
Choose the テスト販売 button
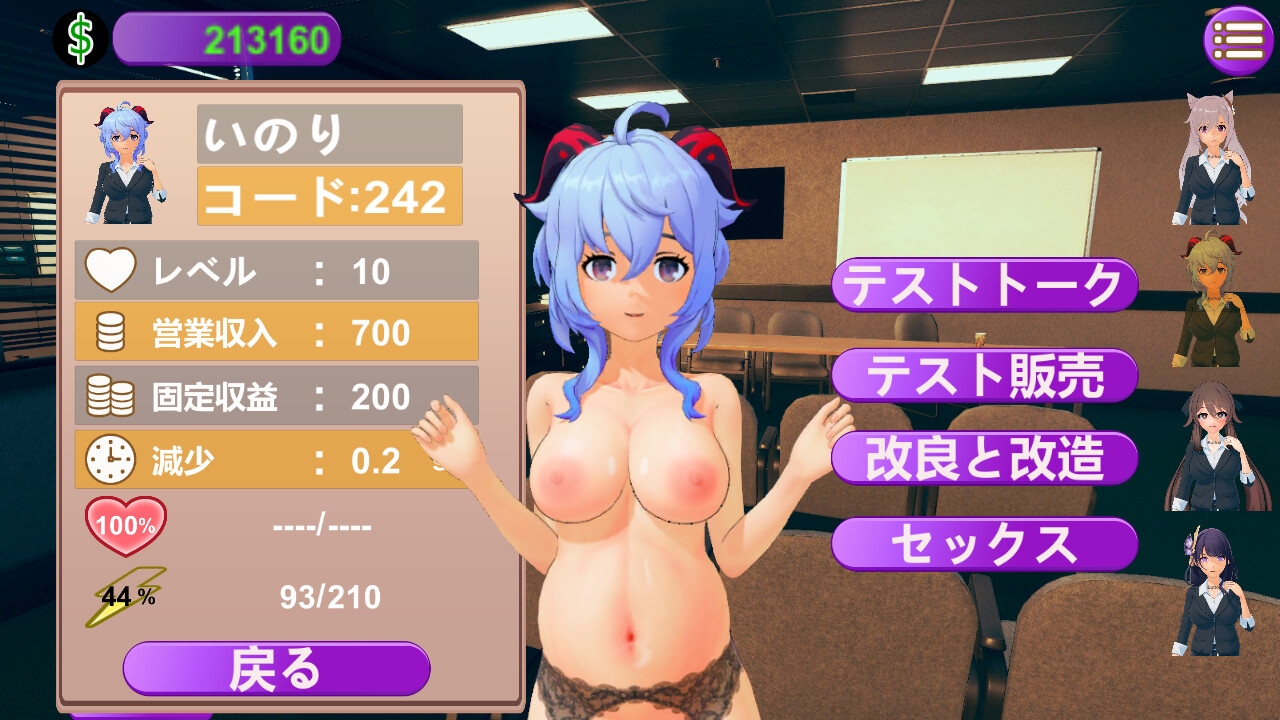[x=984, y=375]
